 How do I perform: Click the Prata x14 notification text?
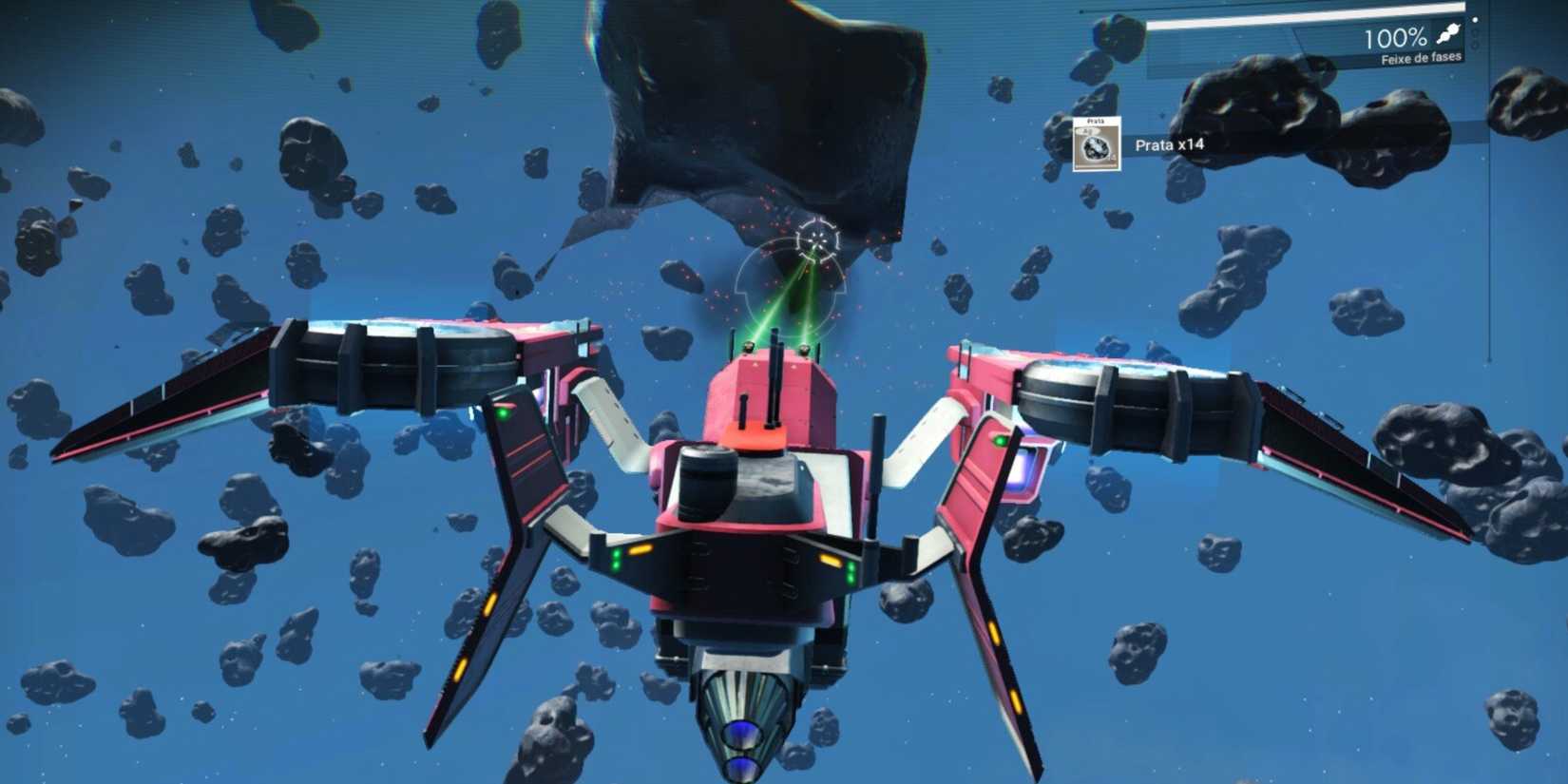pyautogui.click(x=1171, y=144)
